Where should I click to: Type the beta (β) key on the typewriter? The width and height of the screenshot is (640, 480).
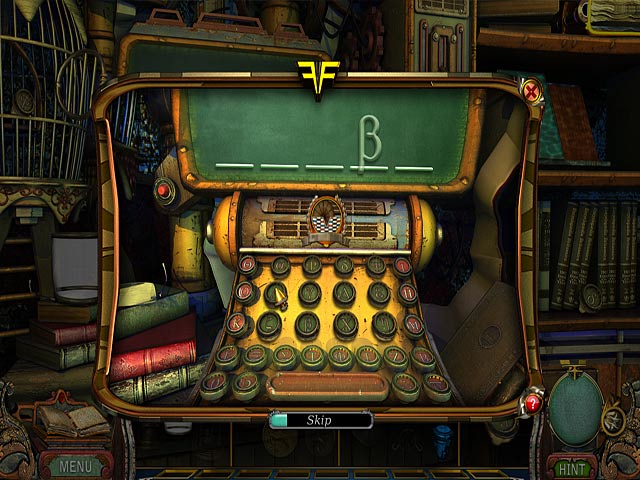pos(308,325)
